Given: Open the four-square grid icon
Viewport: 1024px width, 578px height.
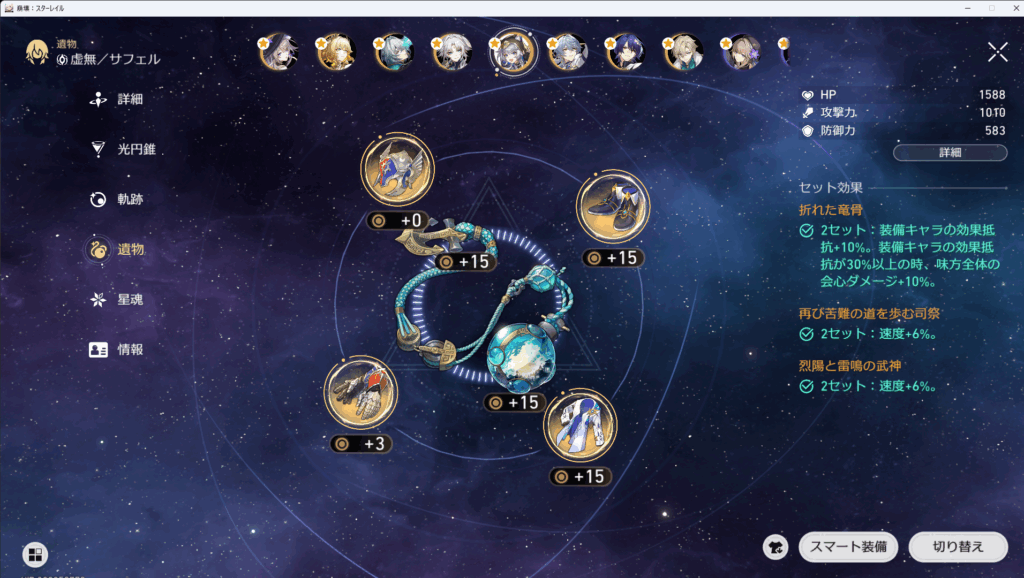Looking at the screenshot, I should click(35, 555).
